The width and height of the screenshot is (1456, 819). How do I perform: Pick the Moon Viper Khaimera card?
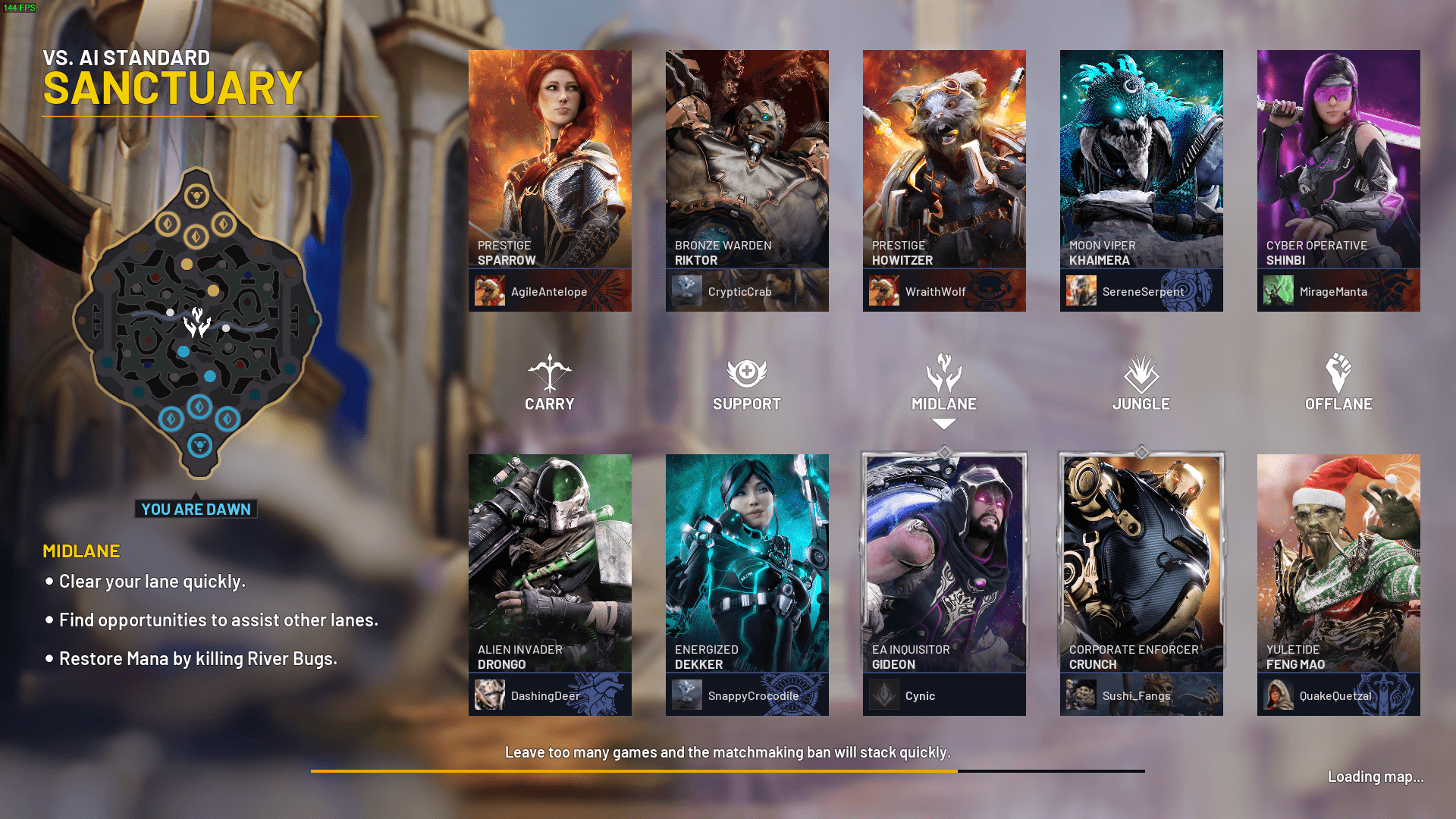click(x=1141, y=159)
